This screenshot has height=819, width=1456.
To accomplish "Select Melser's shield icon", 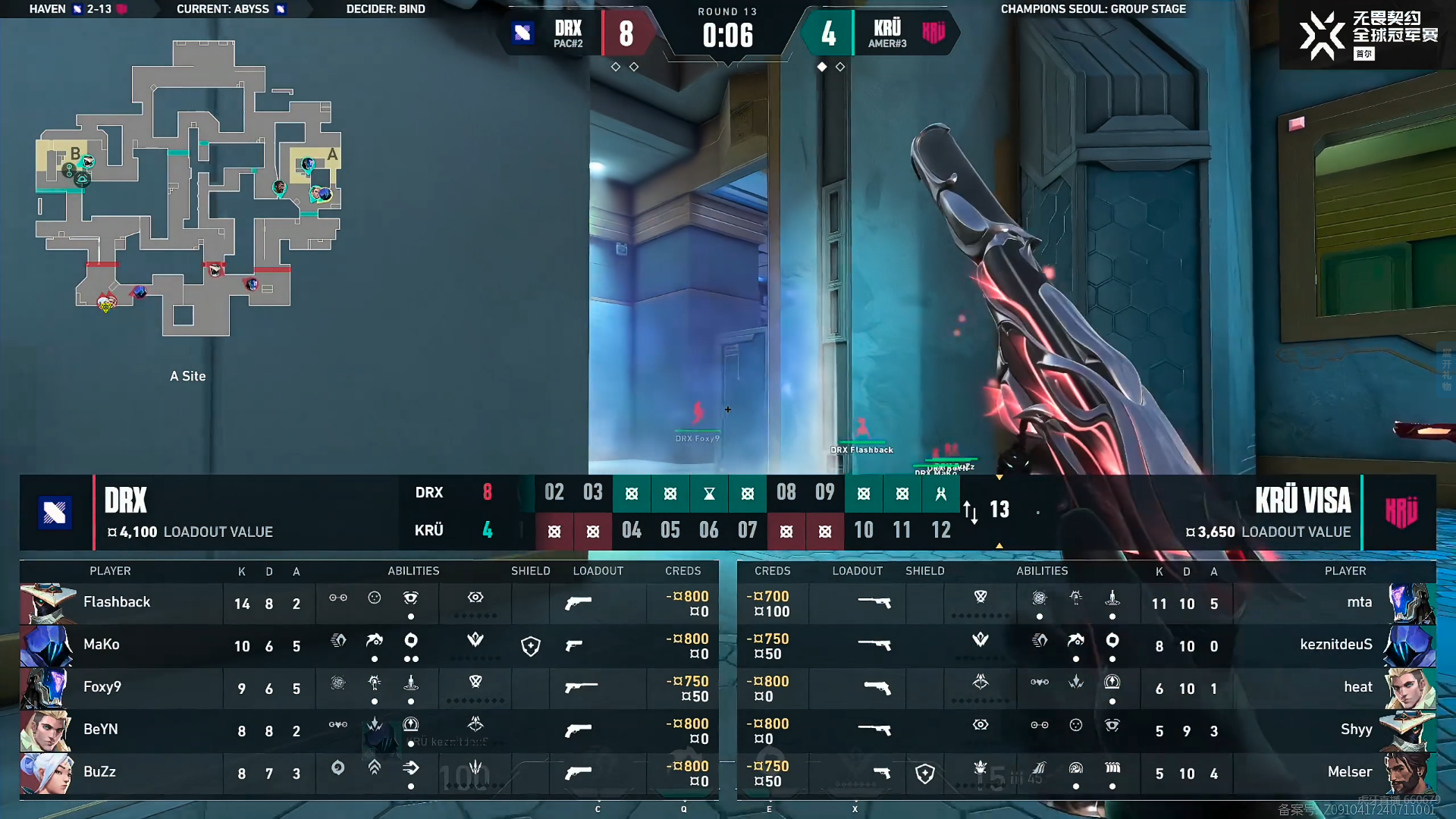I will coord(924,773).
